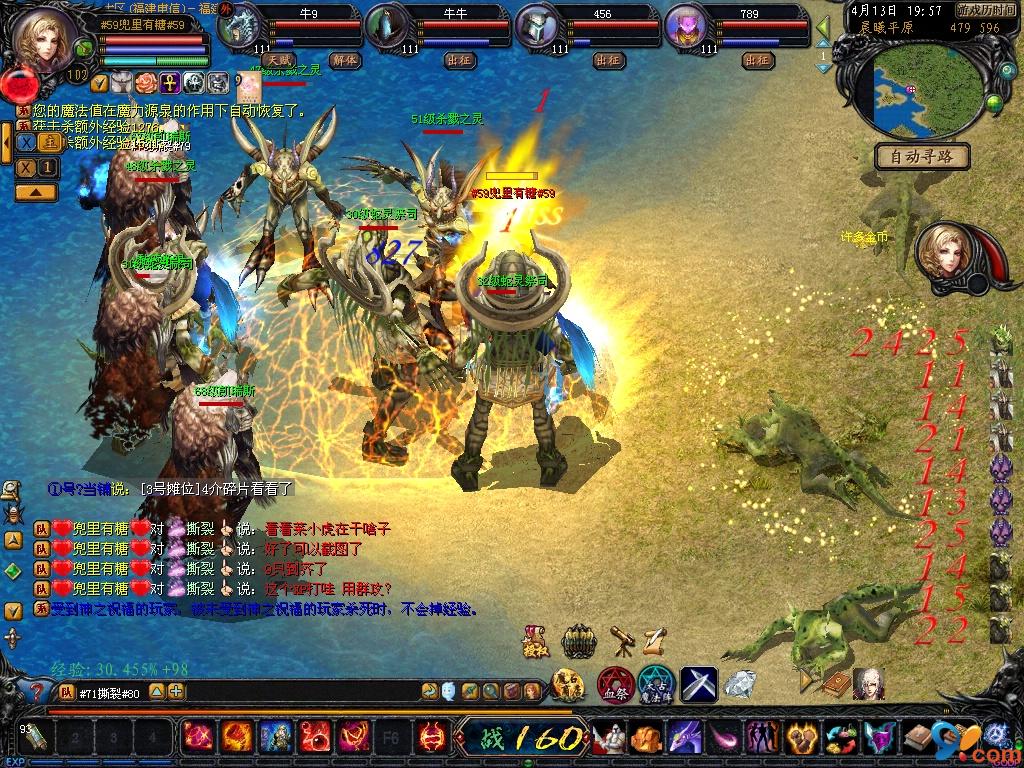Open the white-haired character portrait icon
The width and height of the screenshot is (1024, 768).
point(868,684)
